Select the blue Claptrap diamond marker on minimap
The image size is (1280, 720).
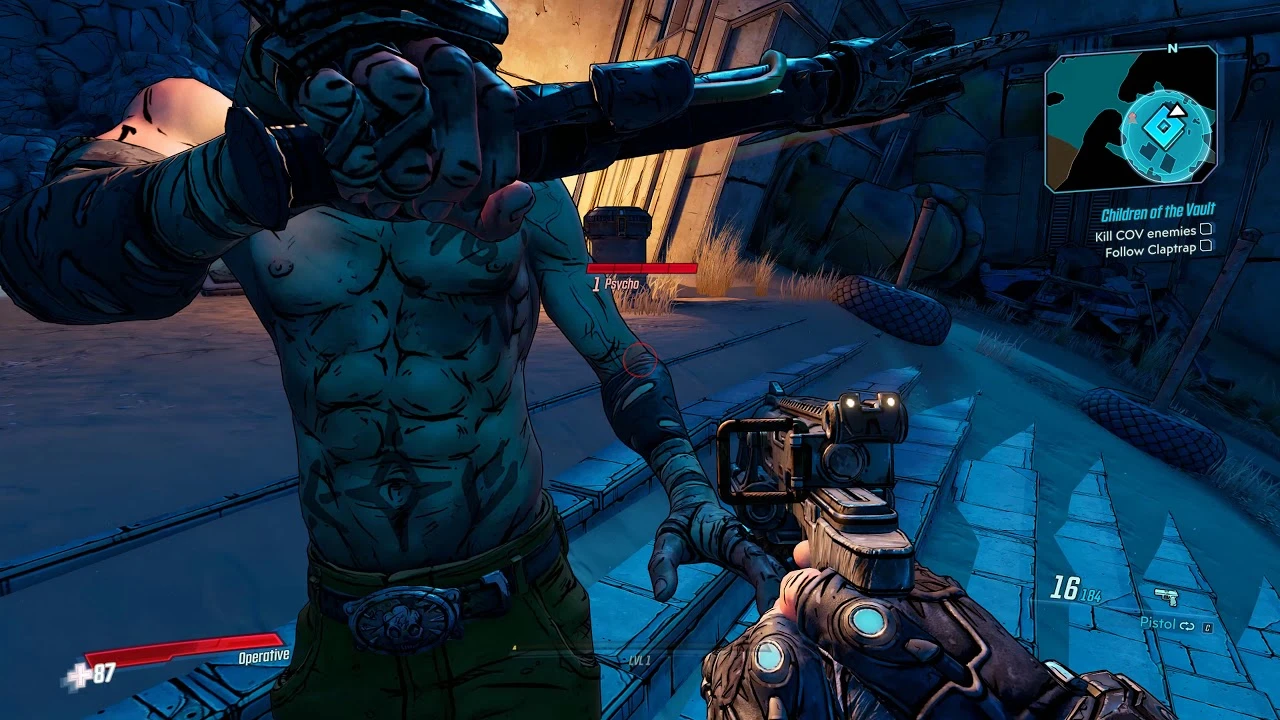pos(1163,126)
